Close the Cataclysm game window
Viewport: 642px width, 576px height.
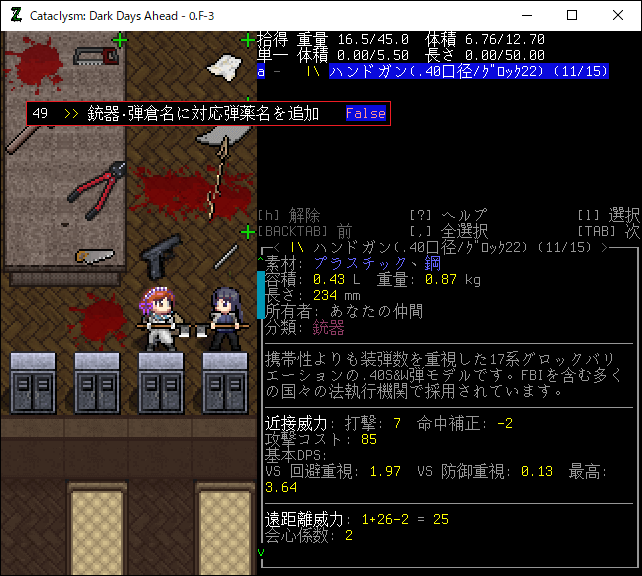pos(617,16)
